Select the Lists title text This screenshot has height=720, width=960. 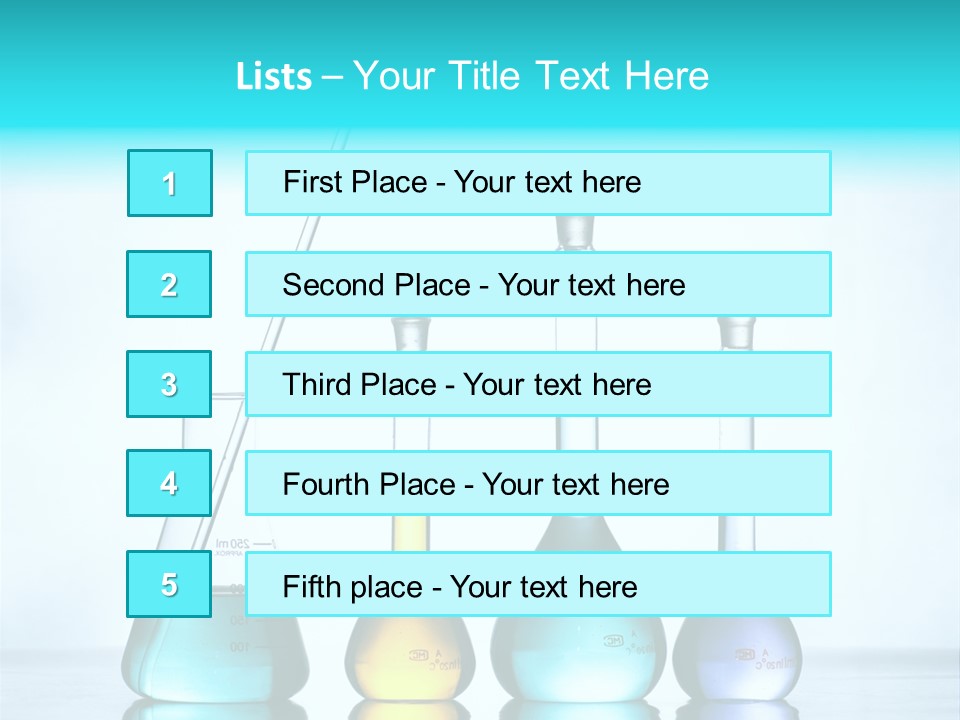pyautogui.click(x=472, y=76)
